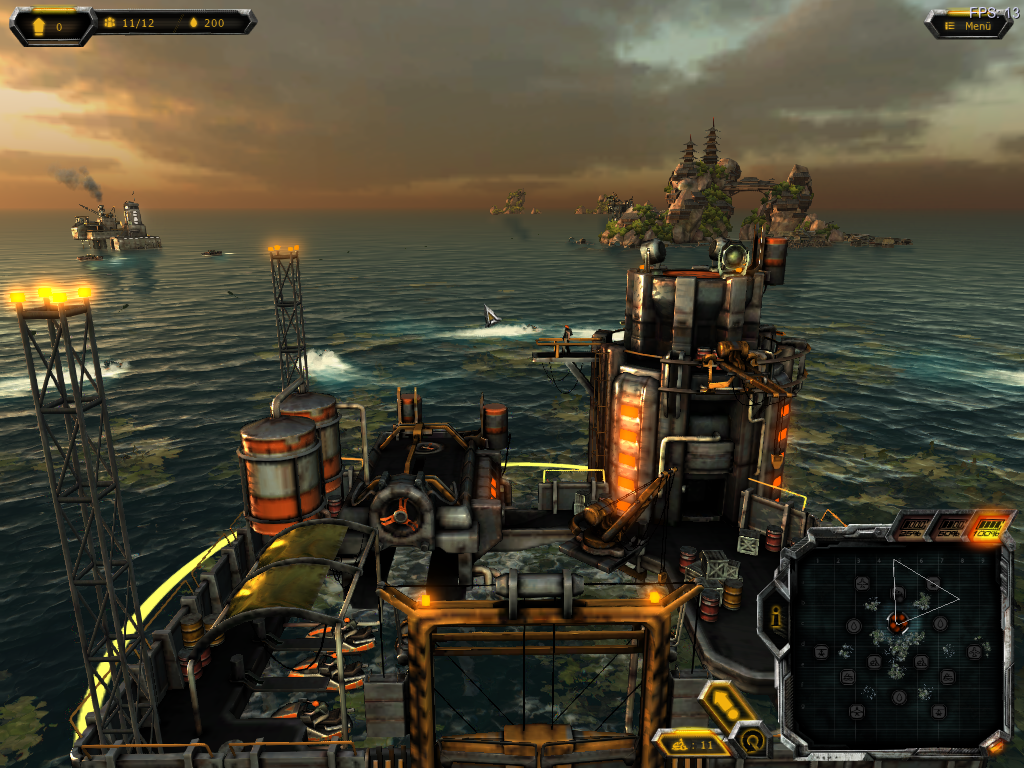Click the red platform marker on minimap

click(x=898, y=622)
